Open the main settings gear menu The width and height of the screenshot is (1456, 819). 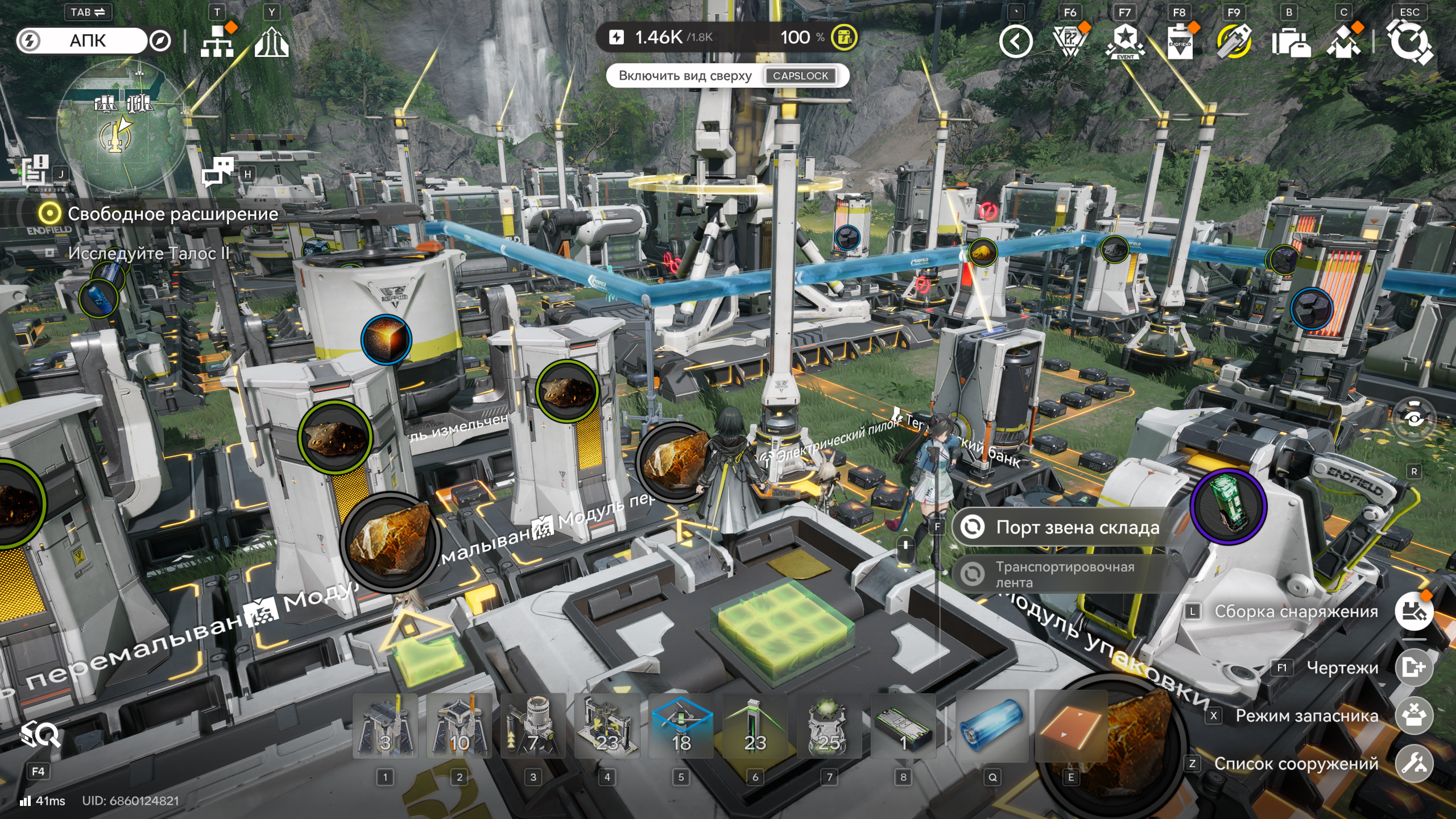[x=1409, y=41]
